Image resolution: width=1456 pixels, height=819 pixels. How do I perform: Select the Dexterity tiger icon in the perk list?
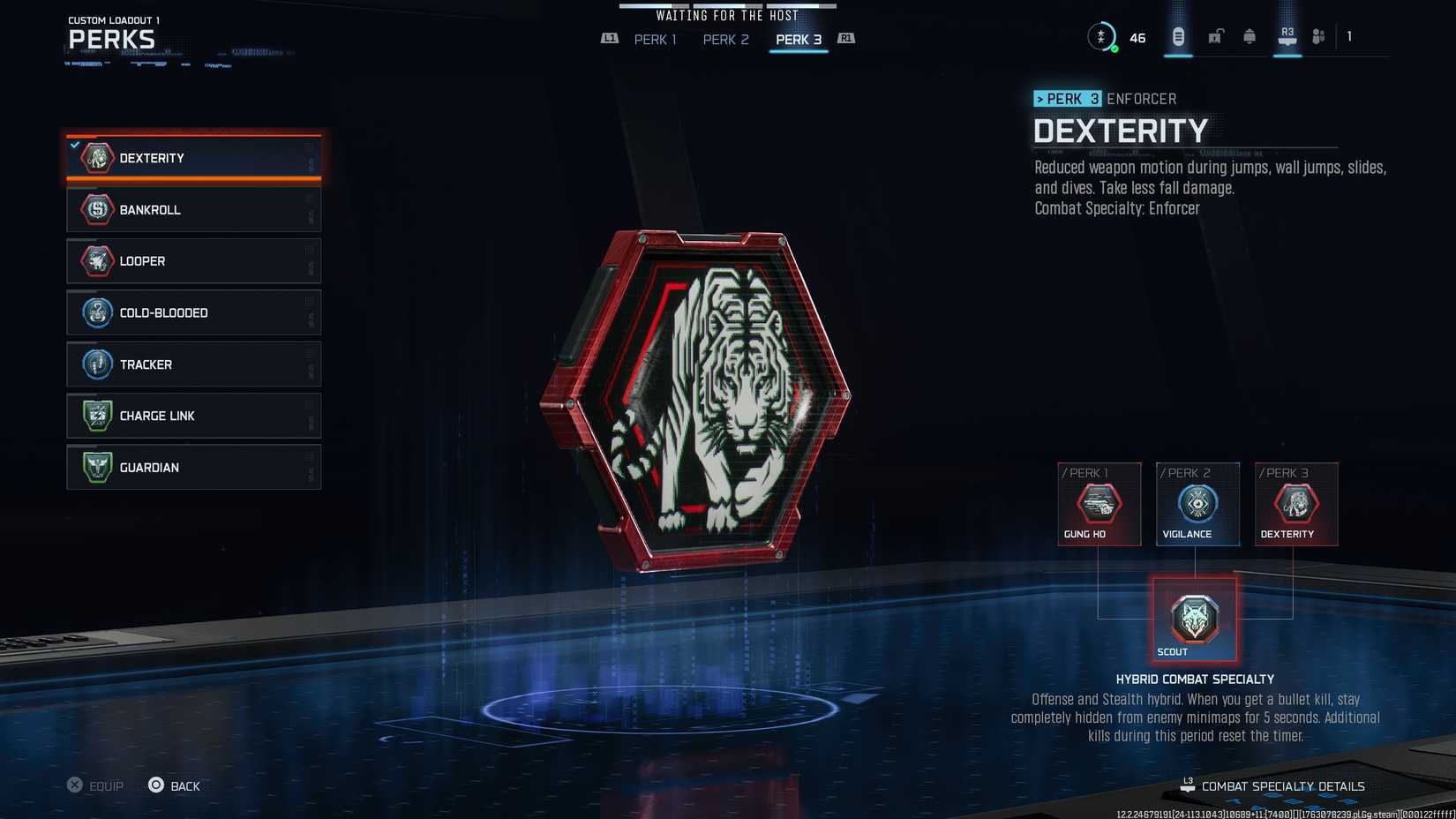point(97,158)
